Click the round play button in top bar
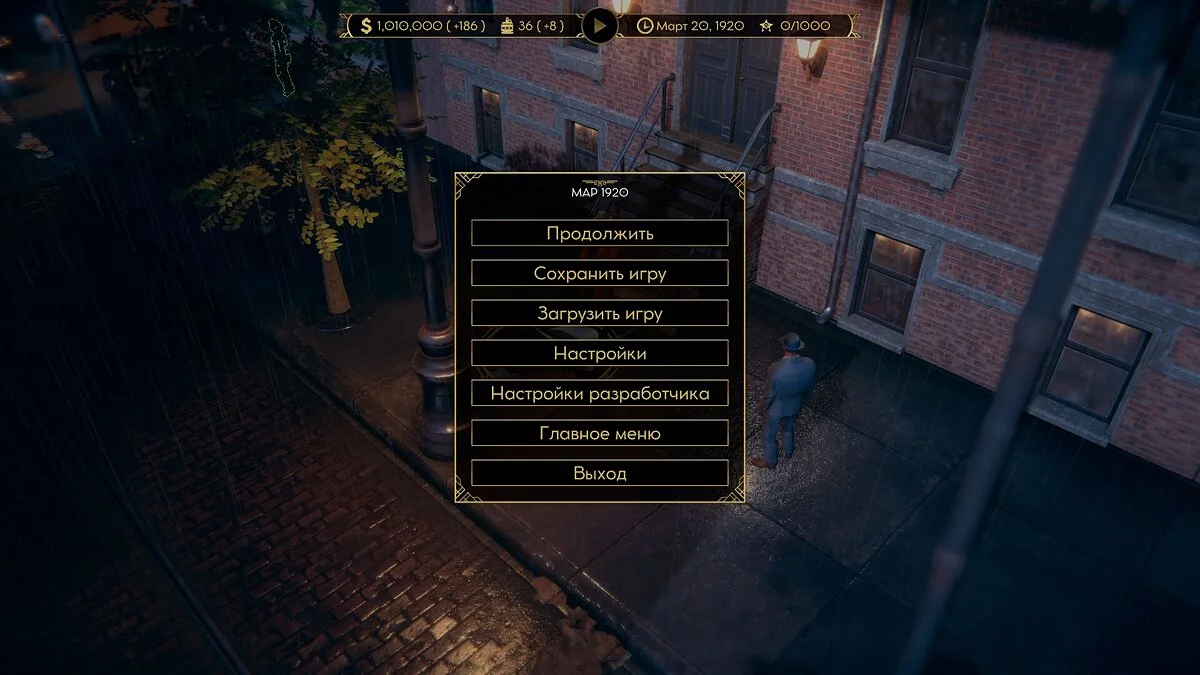The image size is (1200, 675). [600, 25]
